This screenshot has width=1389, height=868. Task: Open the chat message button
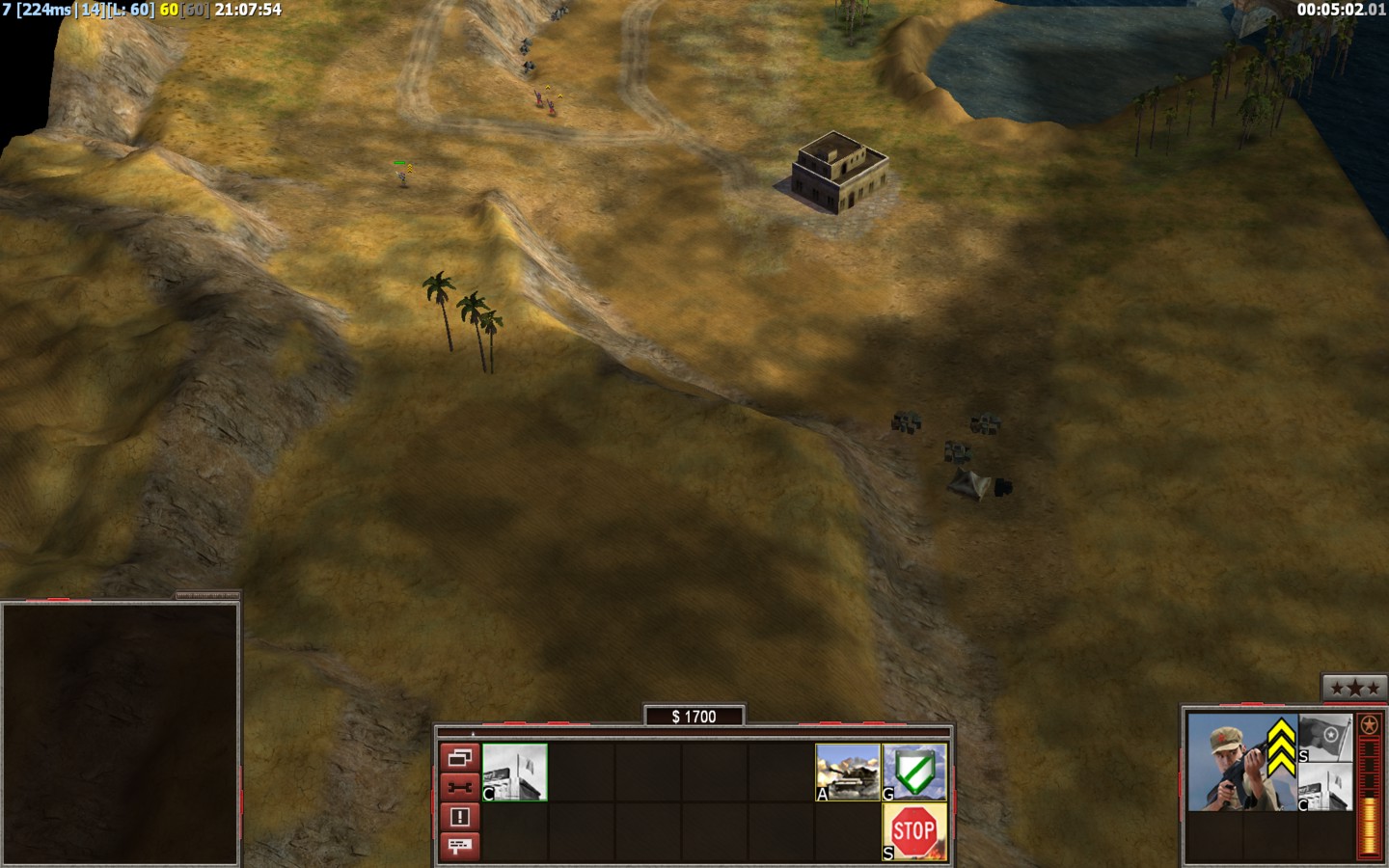[x=459, y=846]
